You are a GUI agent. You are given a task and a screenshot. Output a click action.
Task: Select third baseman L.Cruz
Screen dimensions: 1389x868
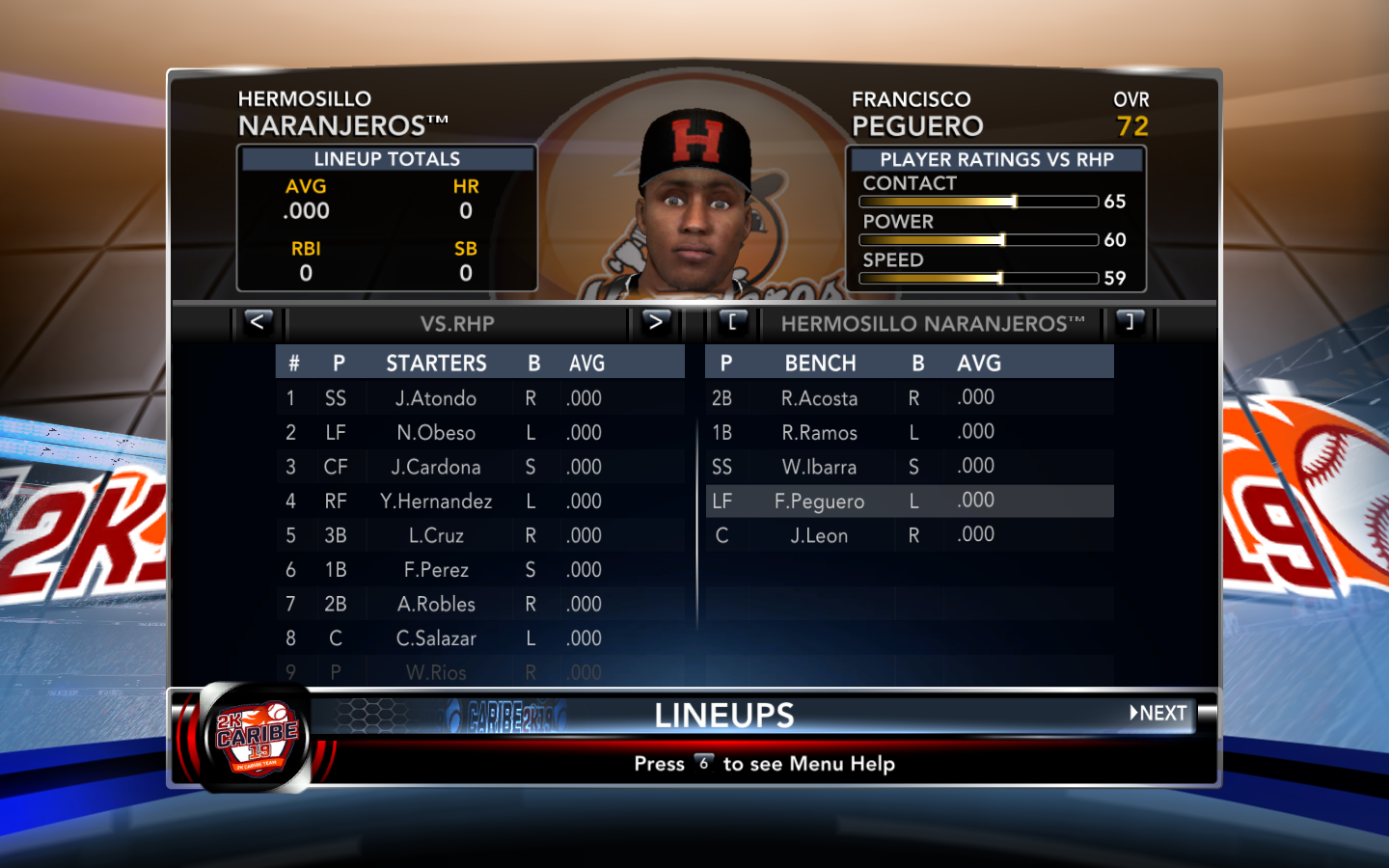[436, 535]
